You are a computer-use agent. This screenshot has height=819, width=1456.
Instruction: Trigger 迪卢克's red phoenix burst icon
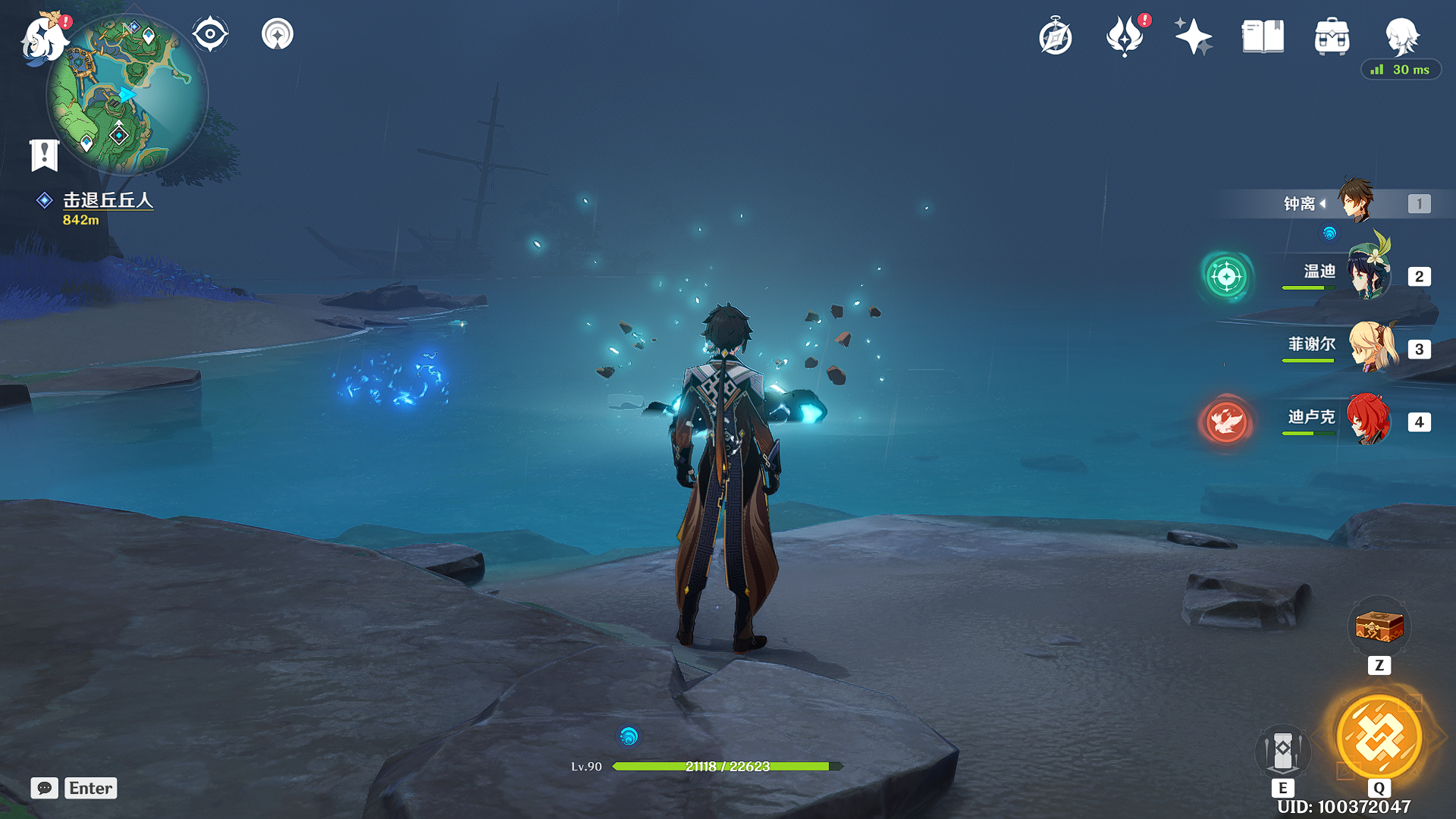click(1226, 421)
